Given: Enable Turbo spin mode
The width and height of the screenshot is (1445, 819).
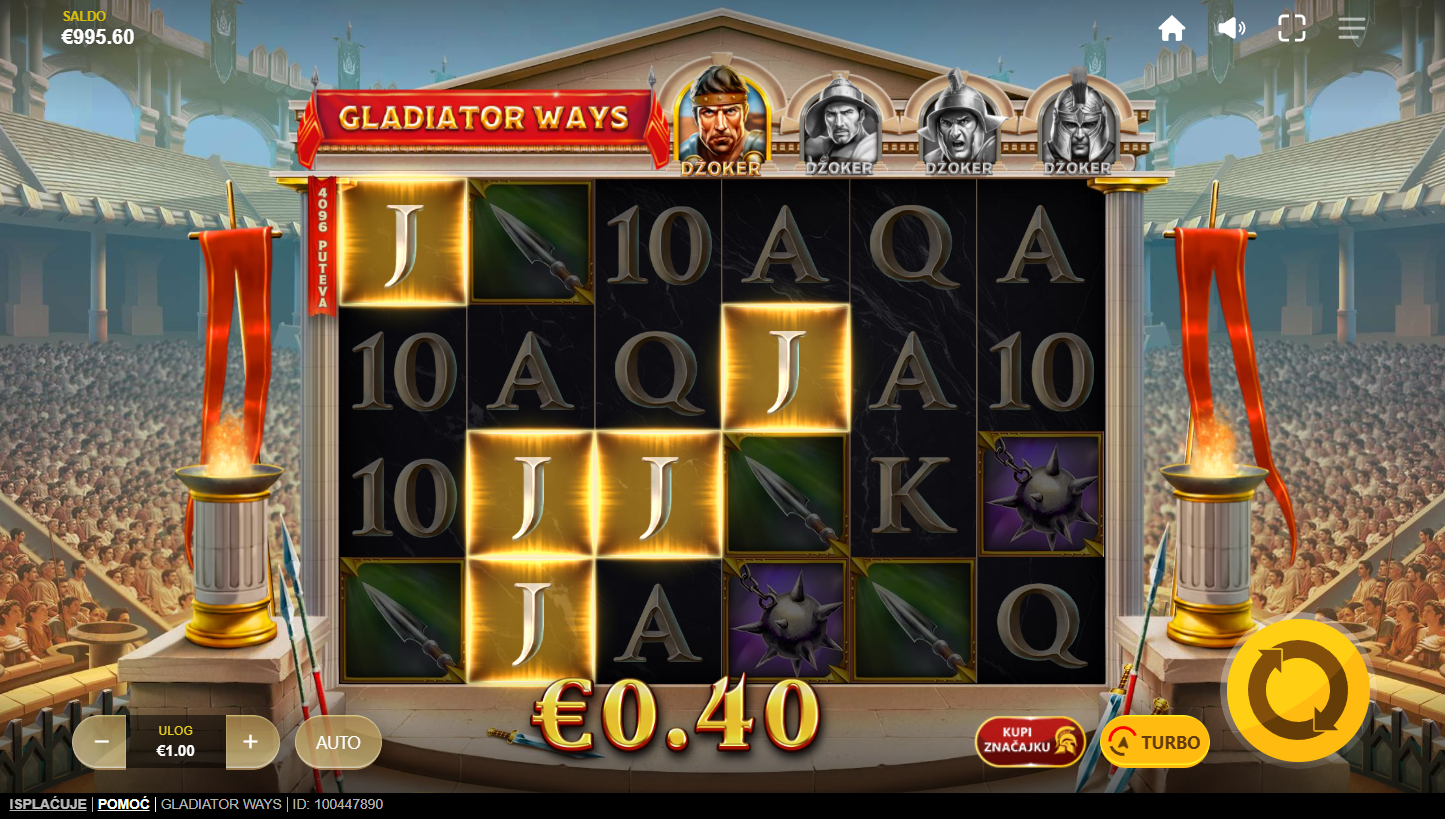Looking at the screenshot, I should coord(1155,742).
